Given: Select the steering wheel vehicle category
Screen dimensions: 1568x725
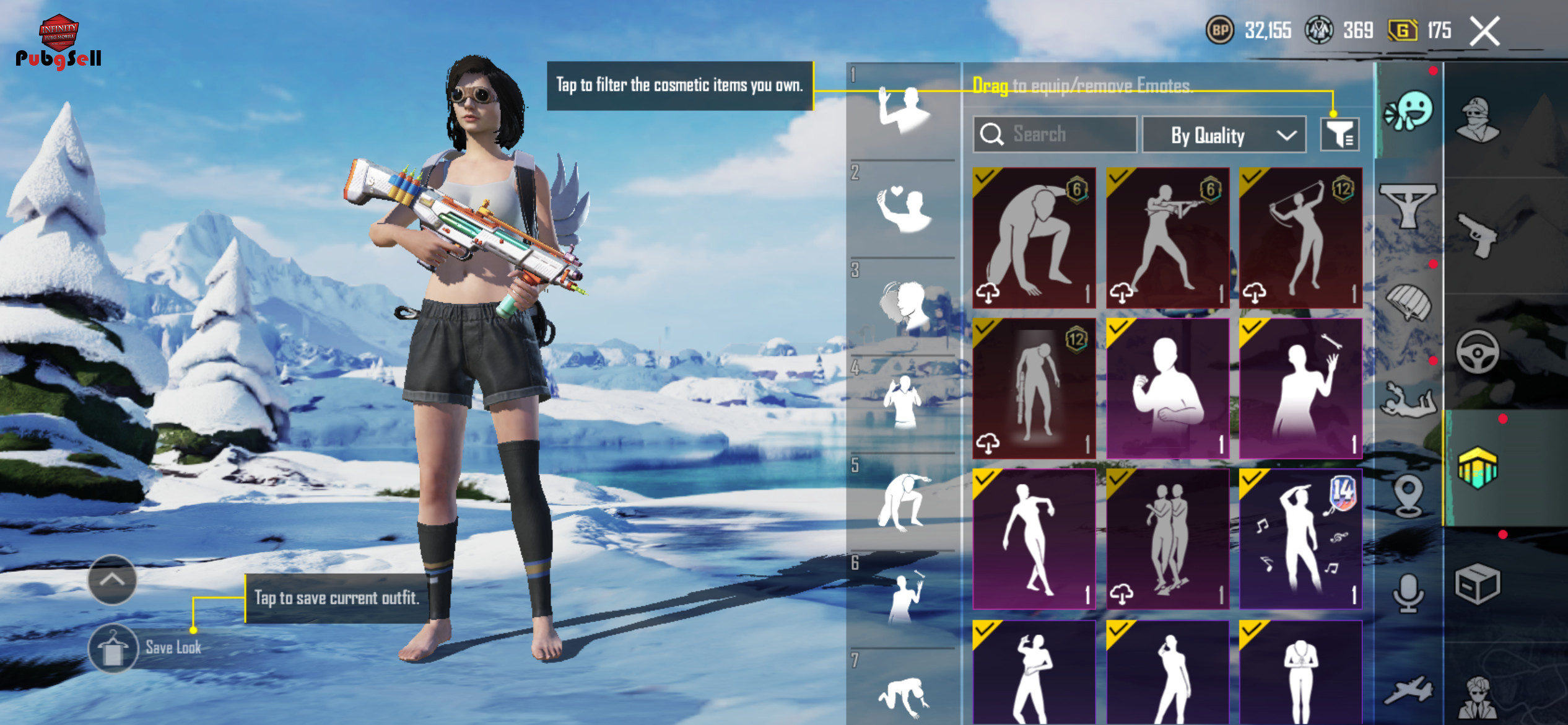Looking at the screenshot, I should pos(1478,353).
